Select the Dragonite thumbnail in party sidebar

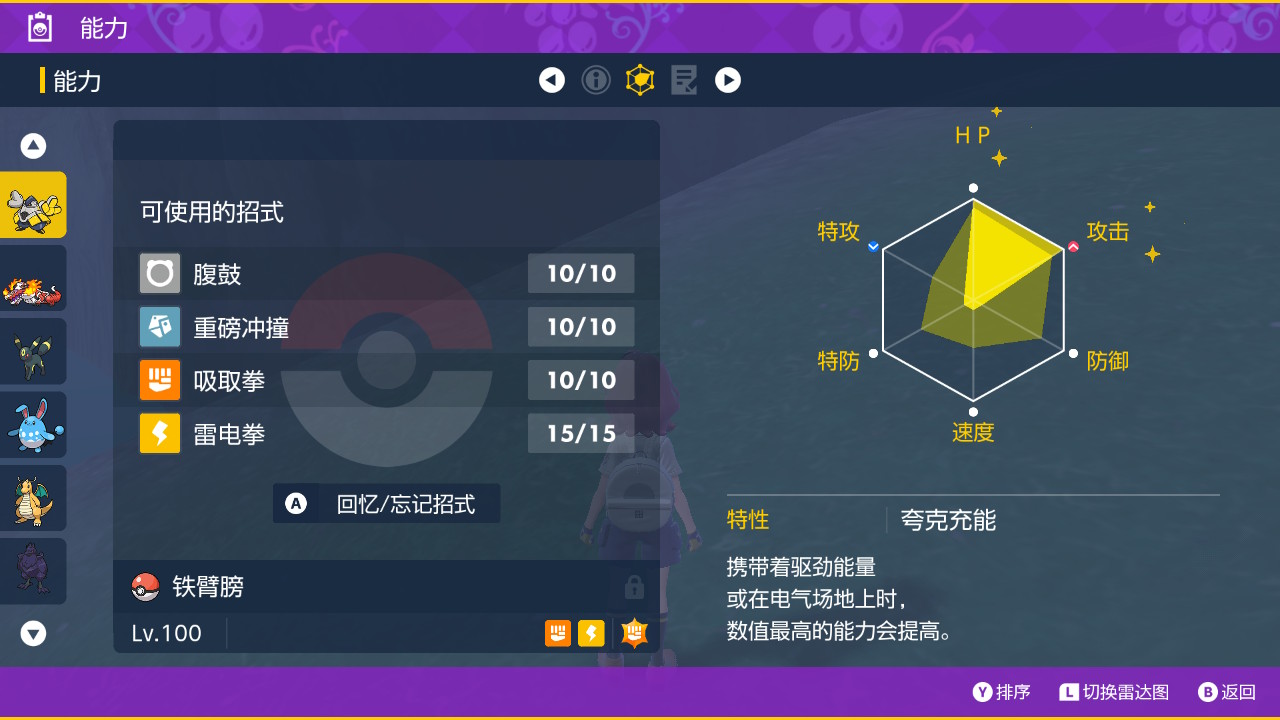pos(33,497)
